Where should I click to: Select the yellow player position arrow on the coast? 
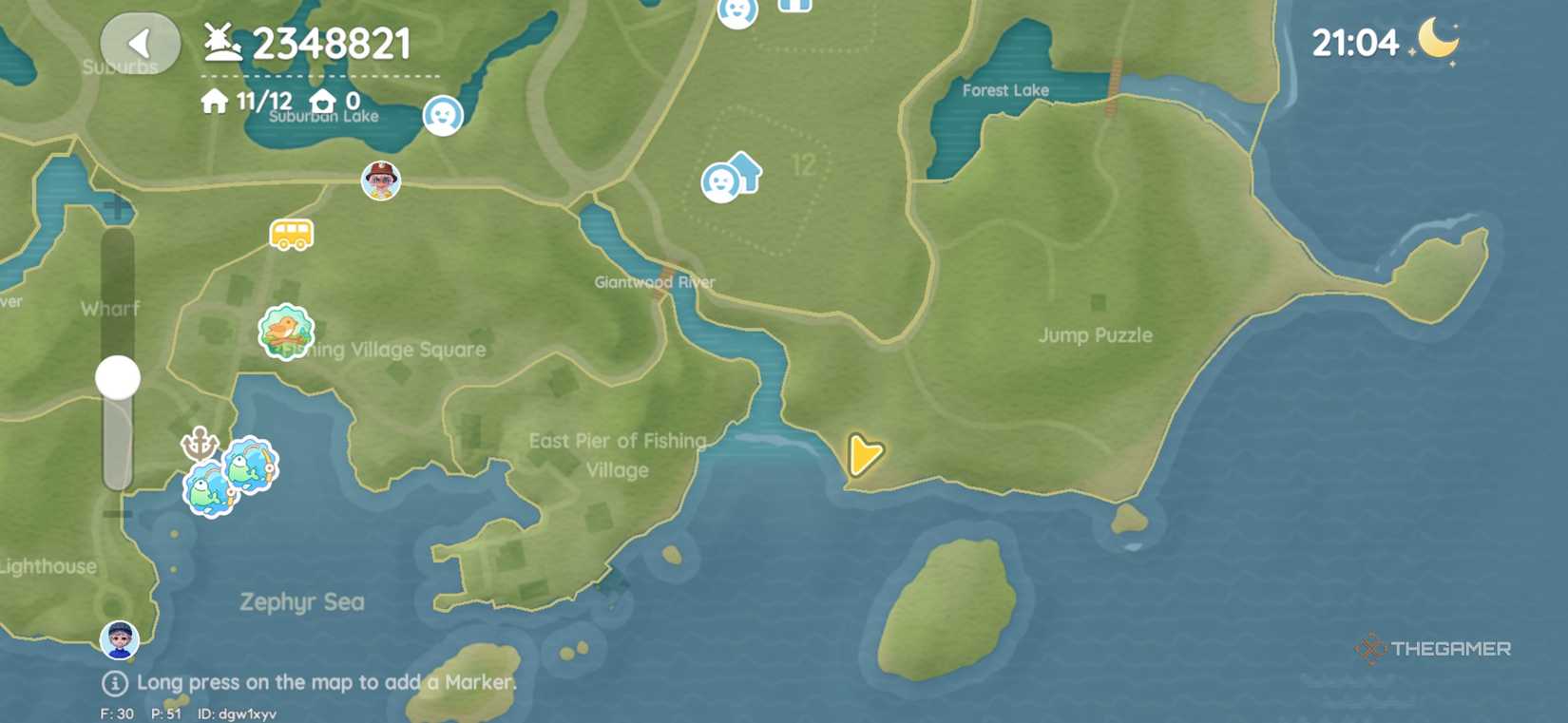pyautogui.click(x=864, y=457)
